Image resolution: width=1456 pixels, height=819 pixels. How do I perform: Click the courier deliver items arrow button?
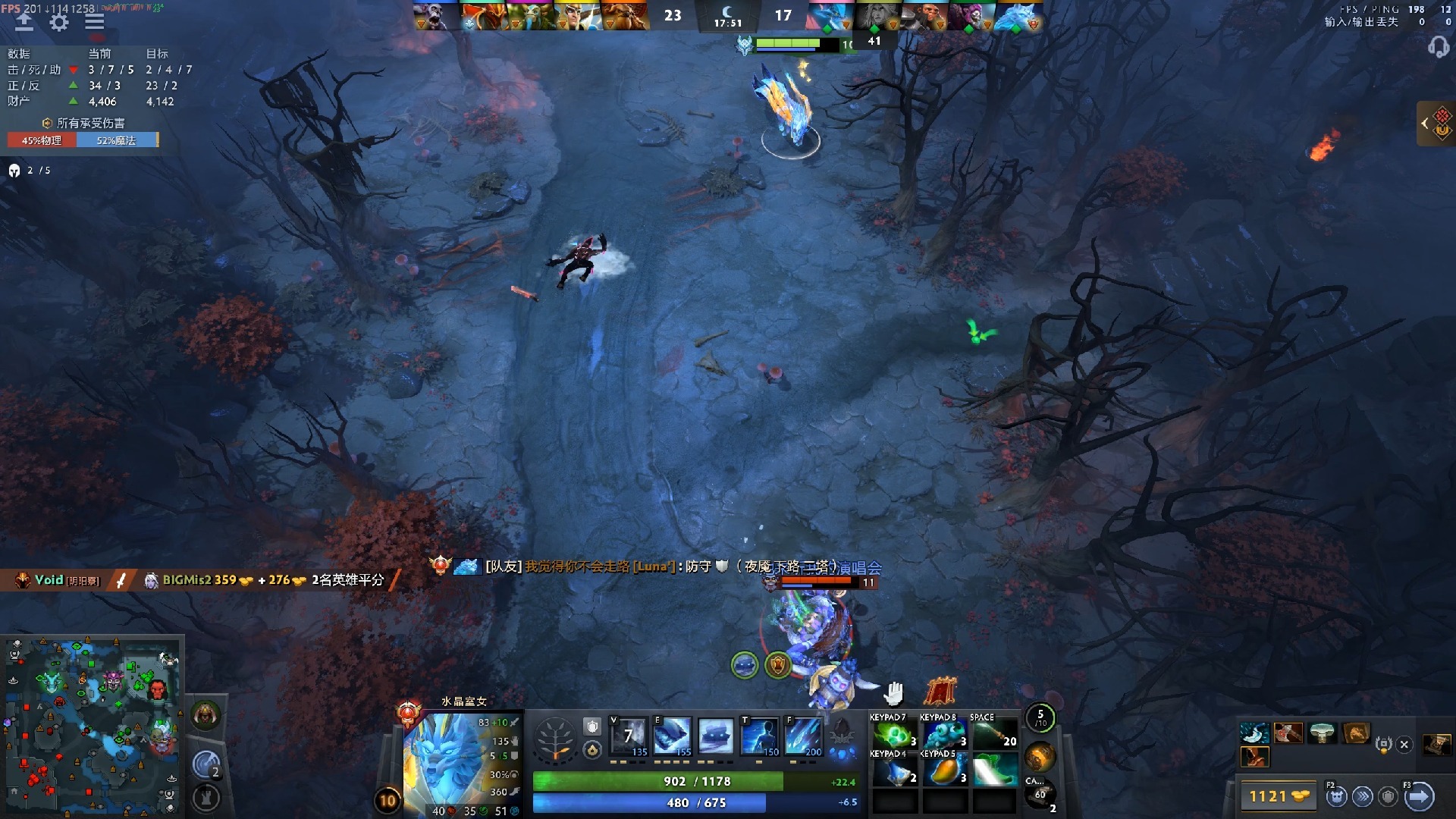point(1419,796)
